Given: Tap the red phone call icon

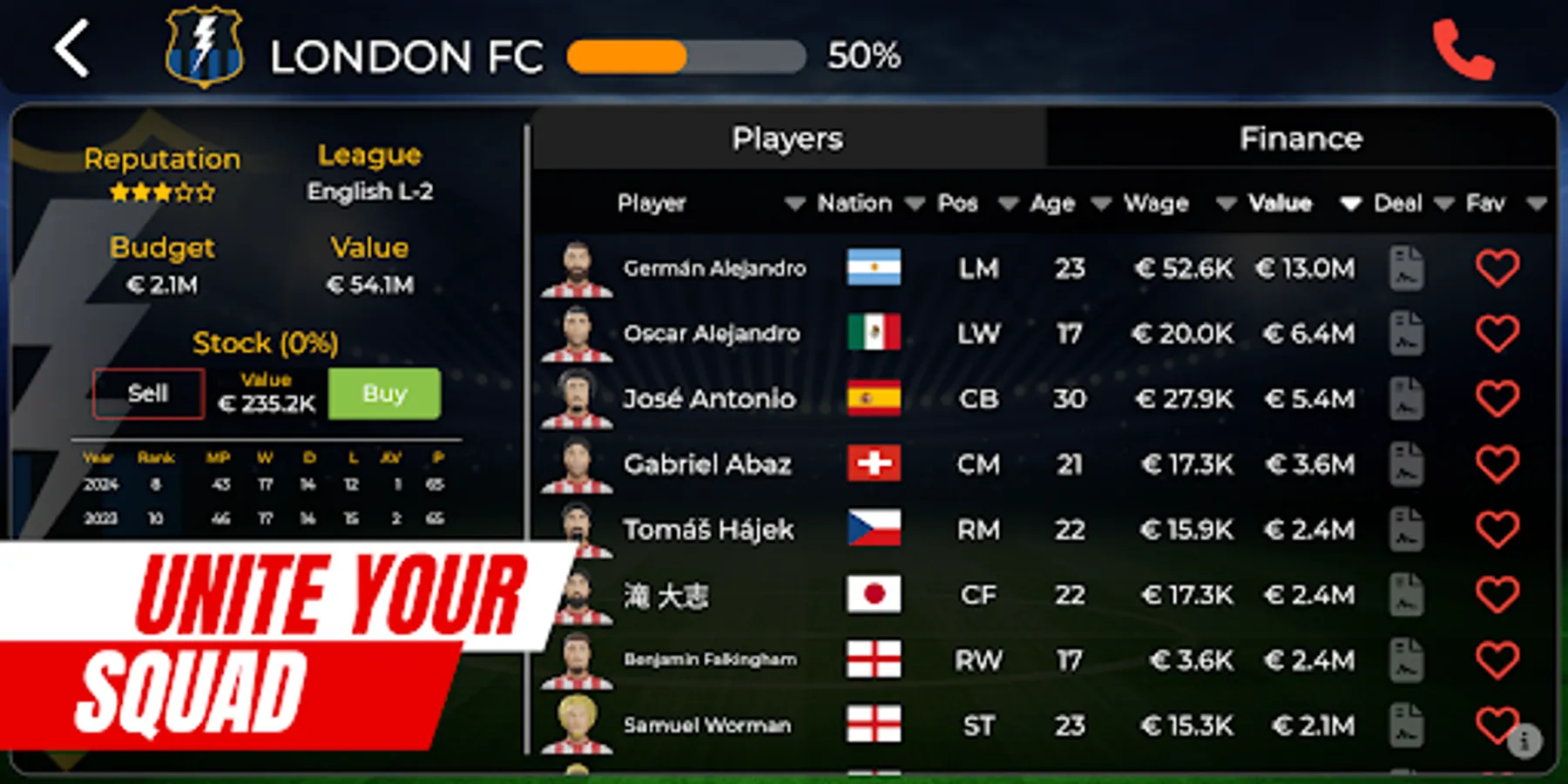Looking at the screenshot, I should [x=1463, y=50].
